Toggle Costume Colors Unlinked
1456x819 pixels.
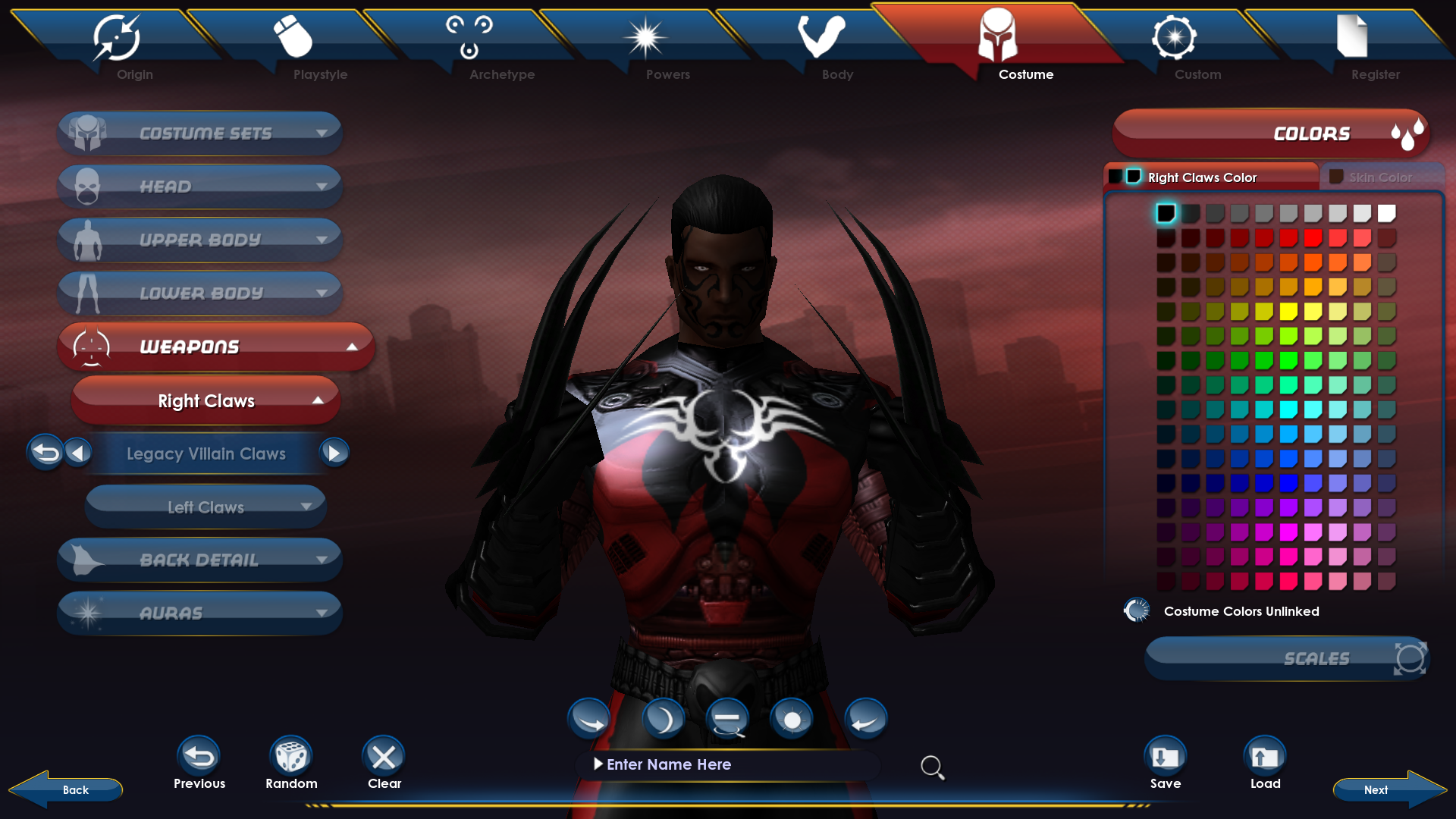[x=1137, y=610]
